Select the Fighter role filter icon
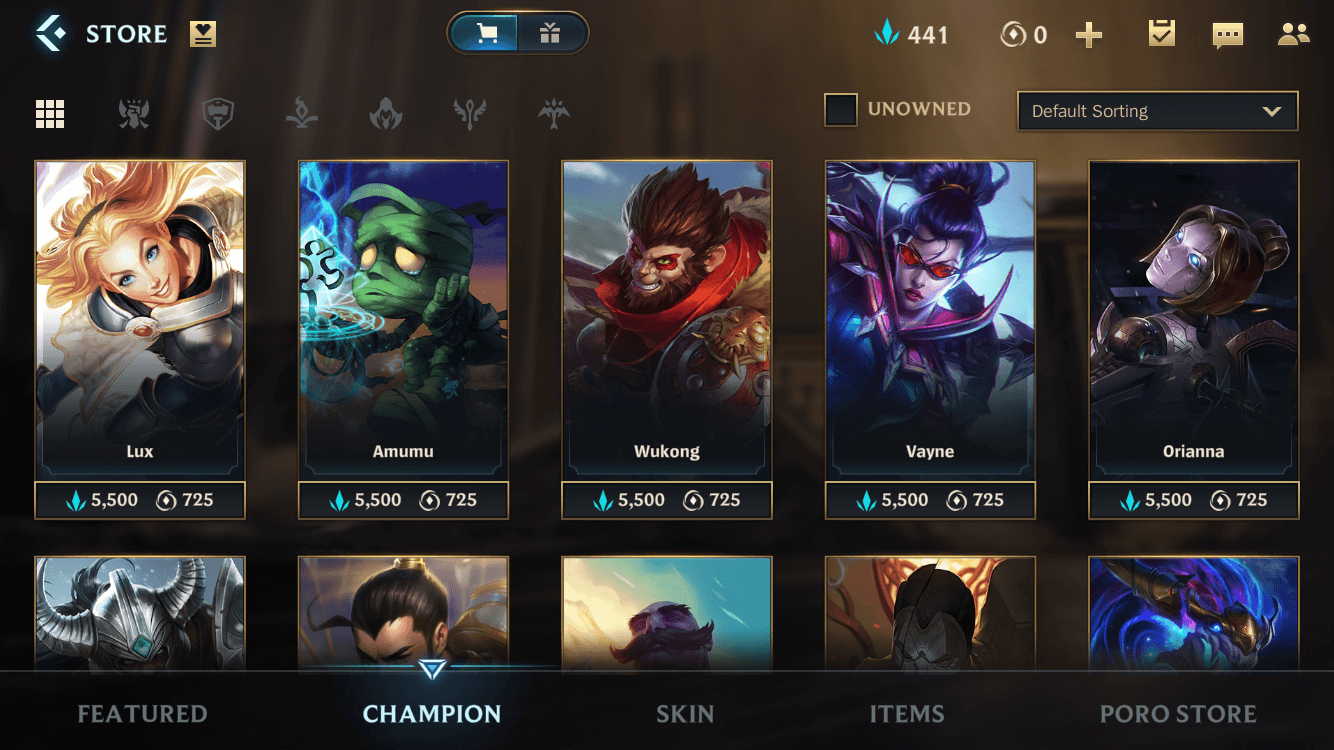This screenshot has width=1334, height=750. 135,113
